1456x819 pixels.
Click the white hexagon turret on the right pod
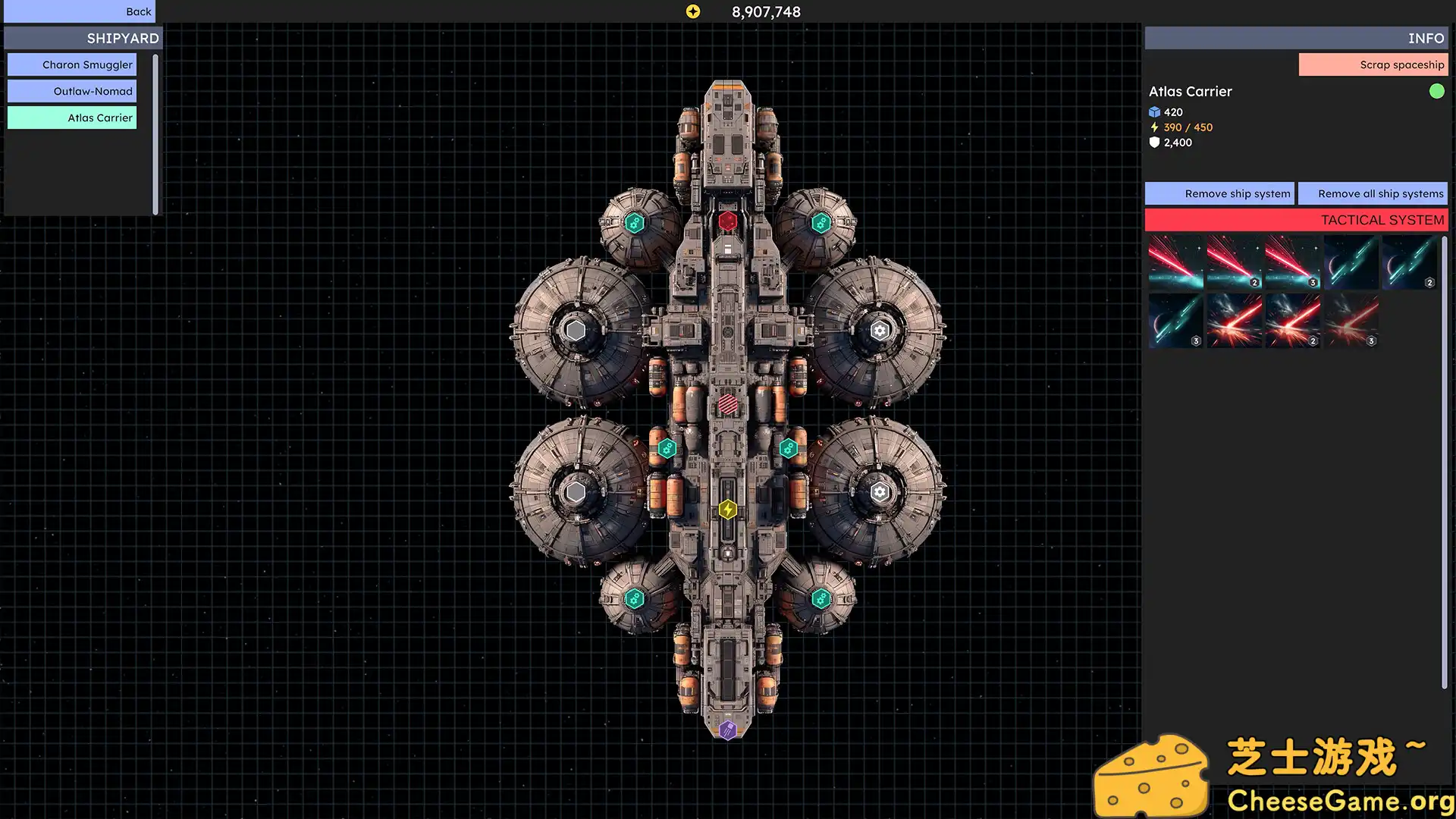880,329
